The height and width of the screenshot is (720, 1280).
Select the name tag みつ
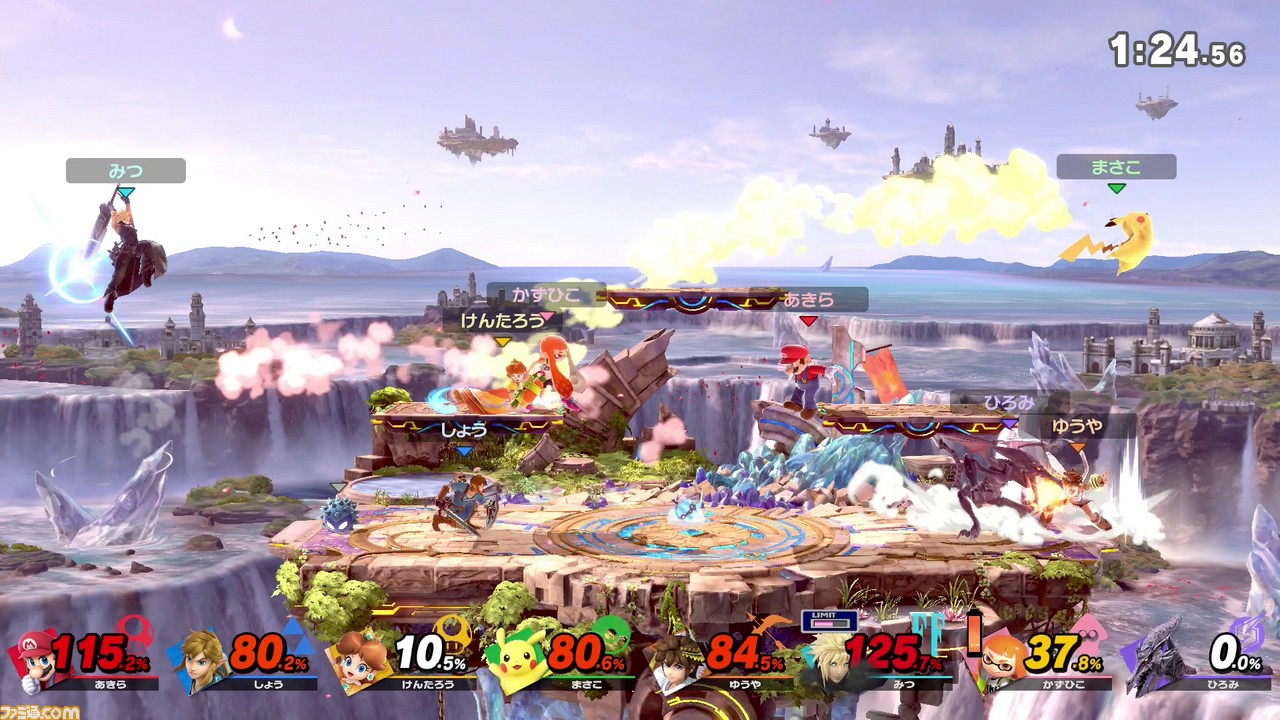point(125,170)
